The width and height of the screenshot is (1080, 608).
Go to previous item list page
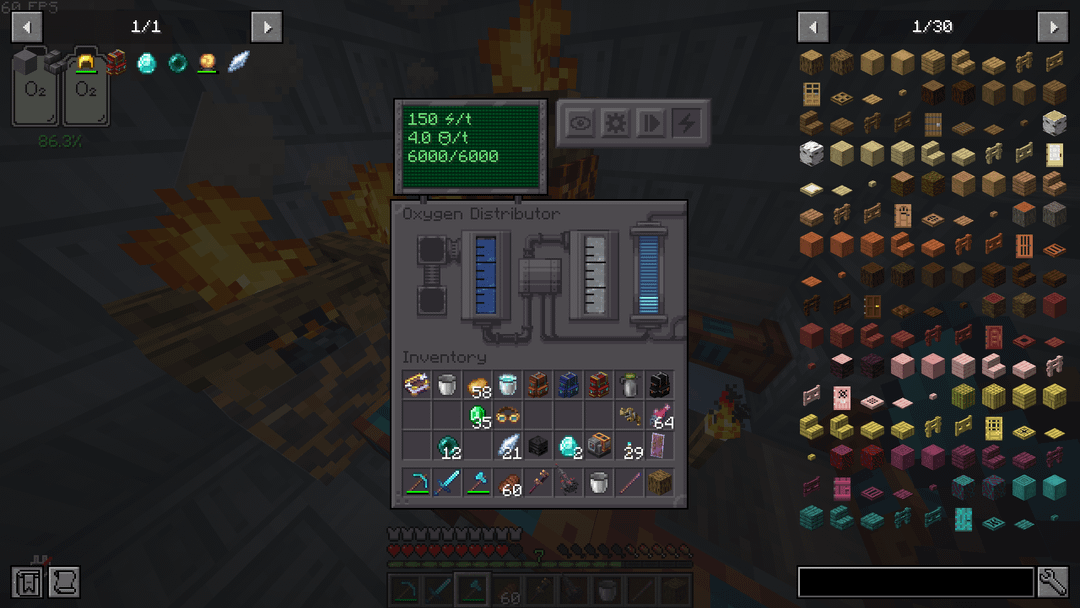pyautogui.click(x=813, y=27)
